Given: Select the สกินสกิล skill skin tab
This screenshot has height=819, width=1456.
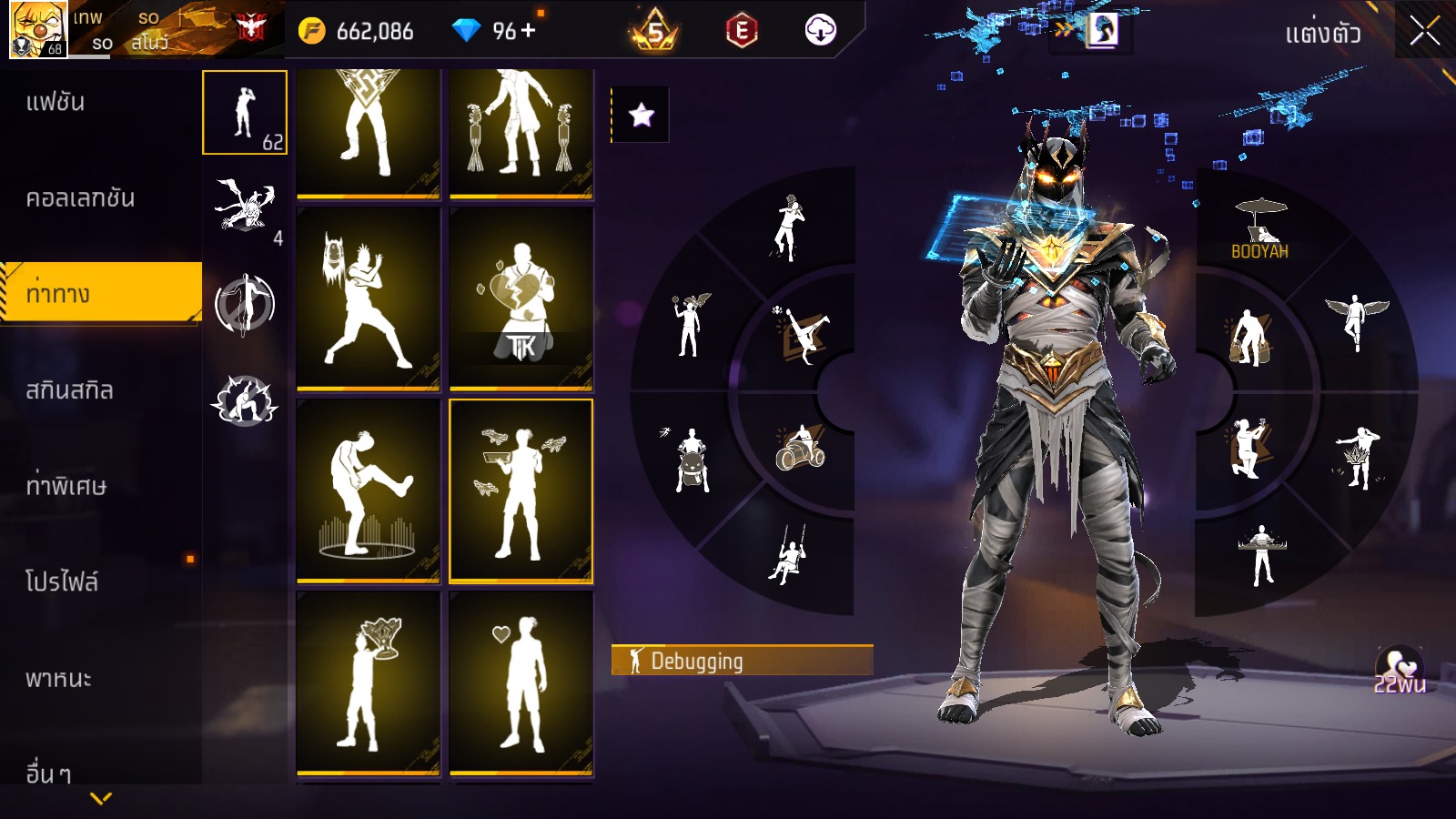Looking at the screenshot, I should coord(69,390).
